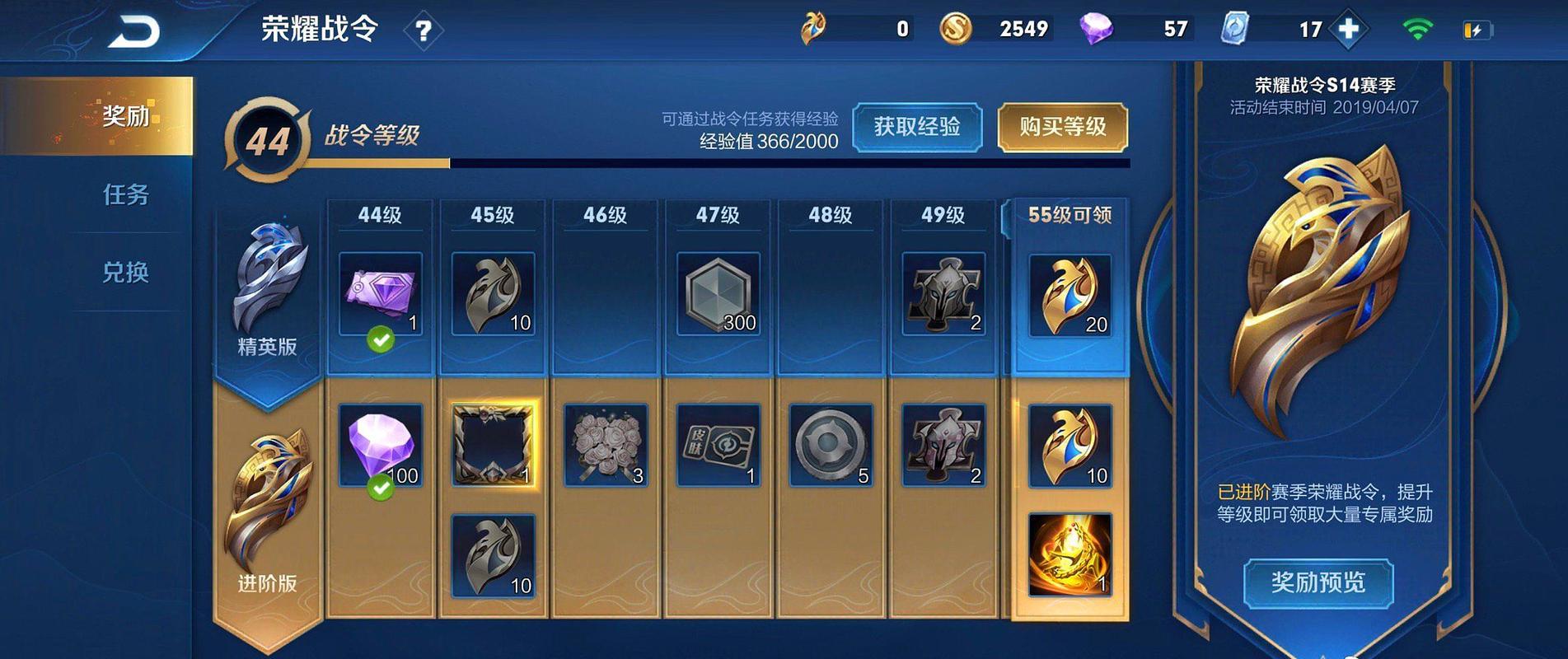This screenshot has width=1568, height=659.
Task: Open the help question mark beside 荣耀战令
Action: 423,30
